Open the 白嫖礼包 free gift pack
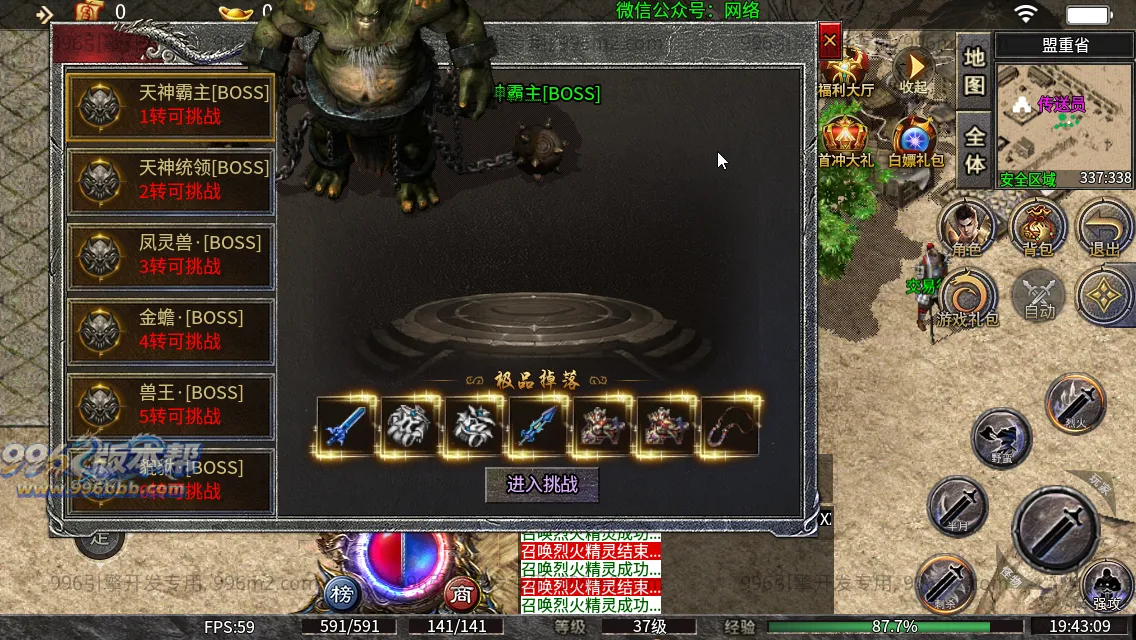Viewport: 1136px width, 640px height. tap(911, 141)
